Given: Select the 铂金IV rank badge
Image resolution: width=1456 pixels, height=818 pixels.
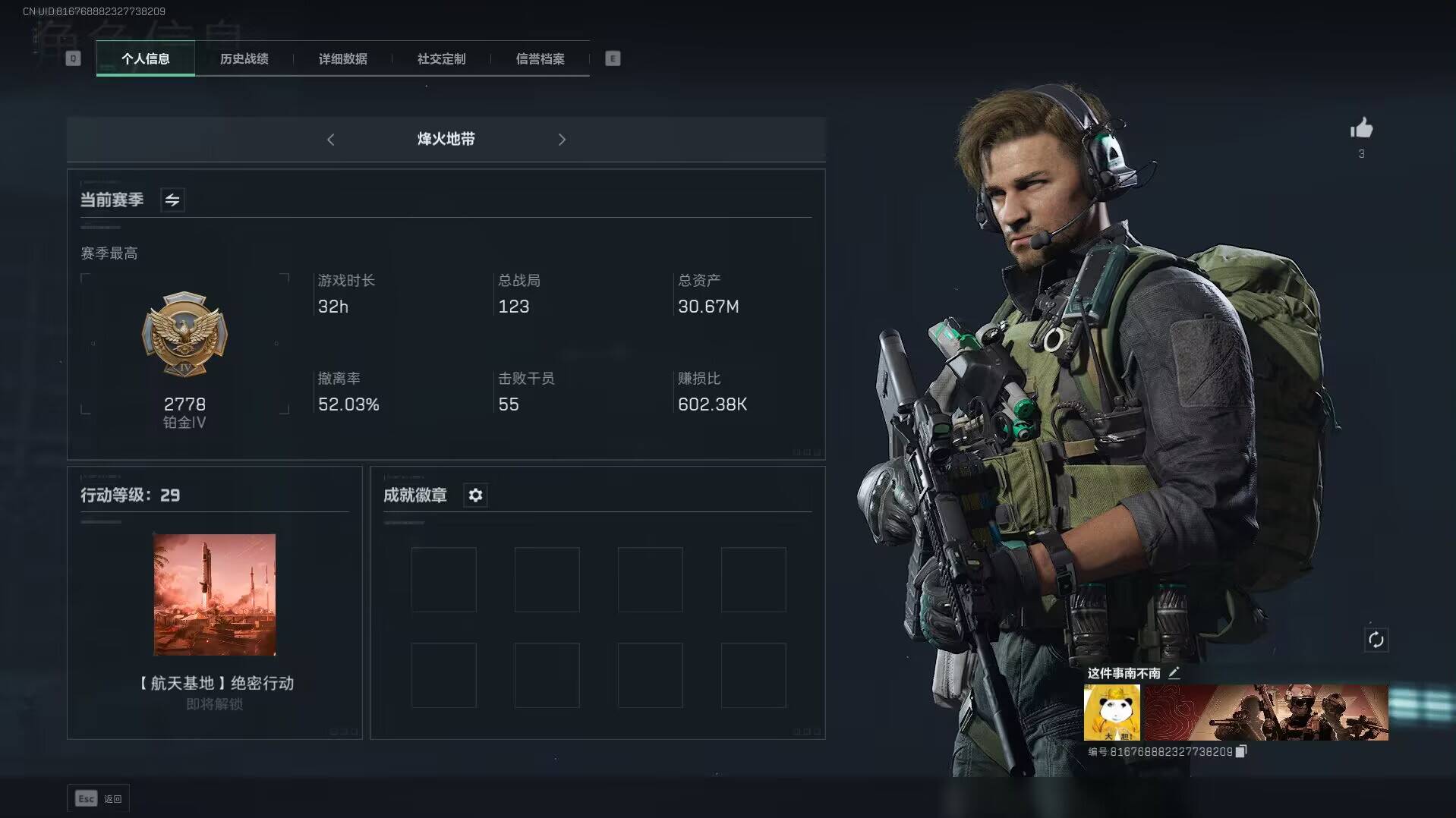Looking at the screenshot, I should point(184,335).
